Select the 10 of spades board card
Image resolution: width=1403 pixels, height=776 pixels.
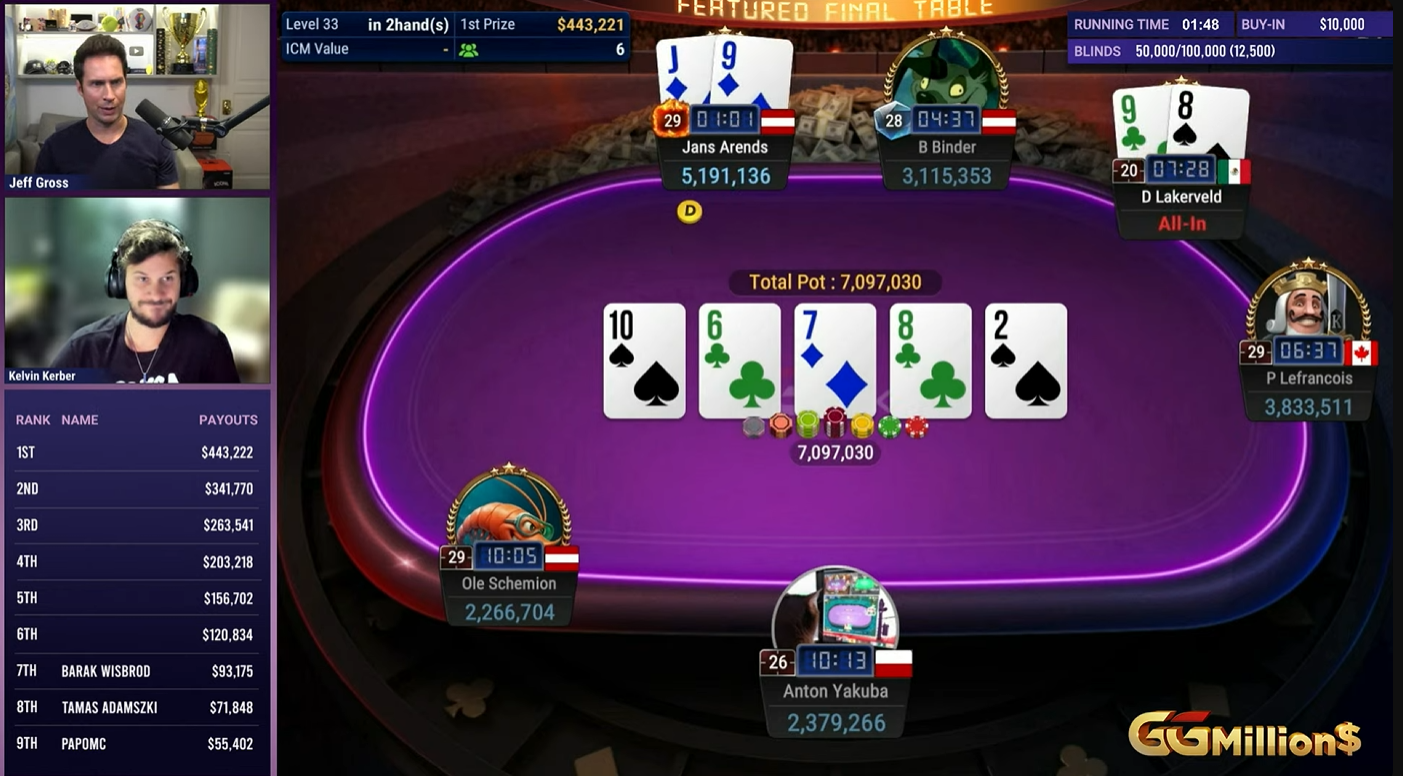click(x=644, y=360)
